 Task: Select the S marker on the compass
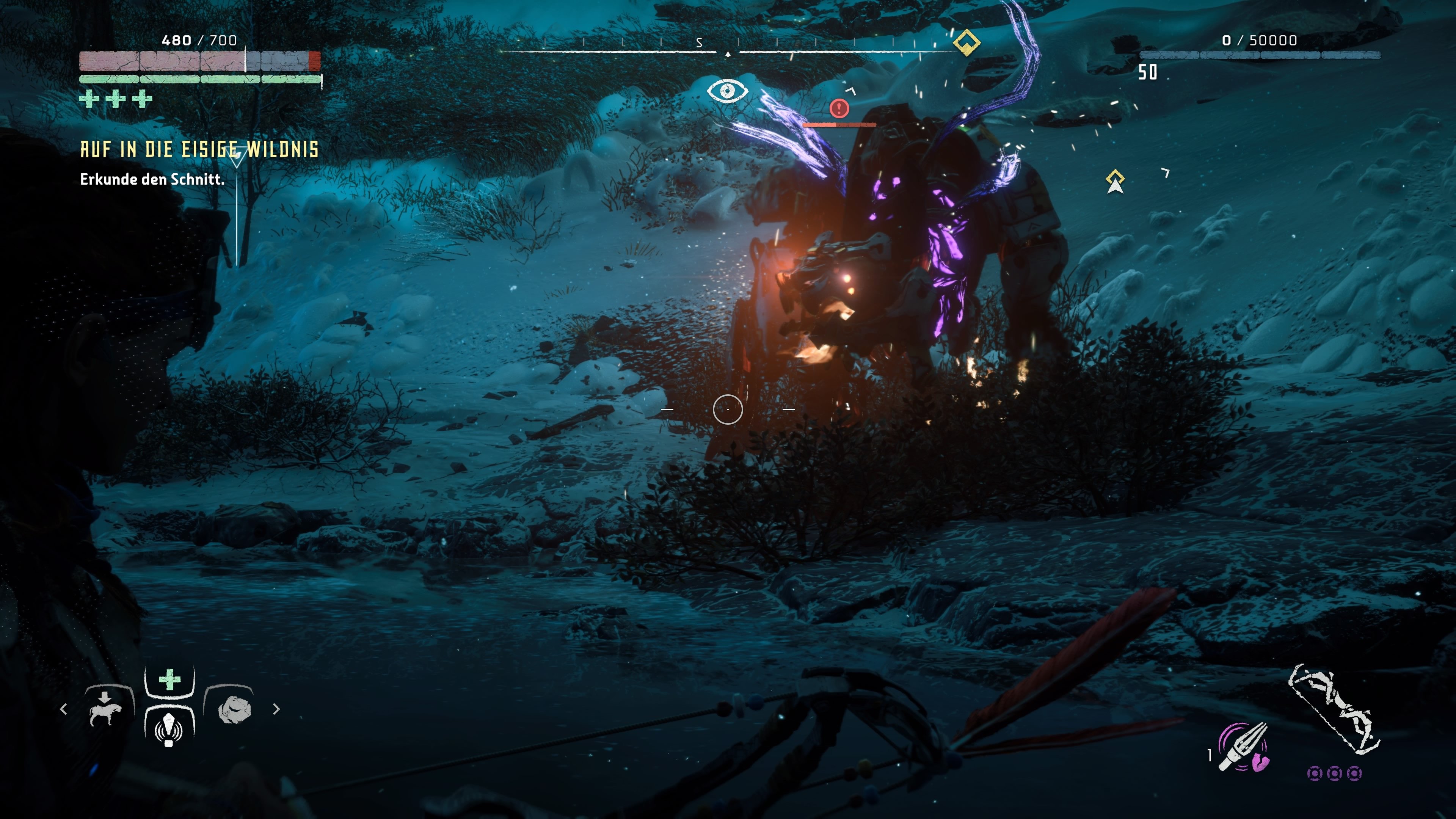[x=699, y=42]
